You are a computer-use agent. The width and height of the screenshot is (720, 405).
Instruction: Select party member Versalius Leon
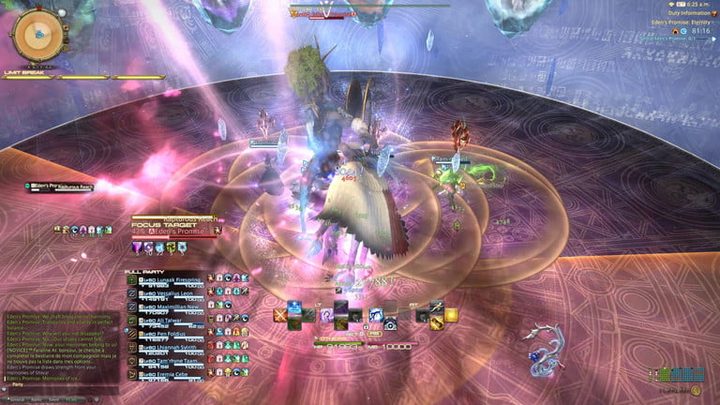168,295
